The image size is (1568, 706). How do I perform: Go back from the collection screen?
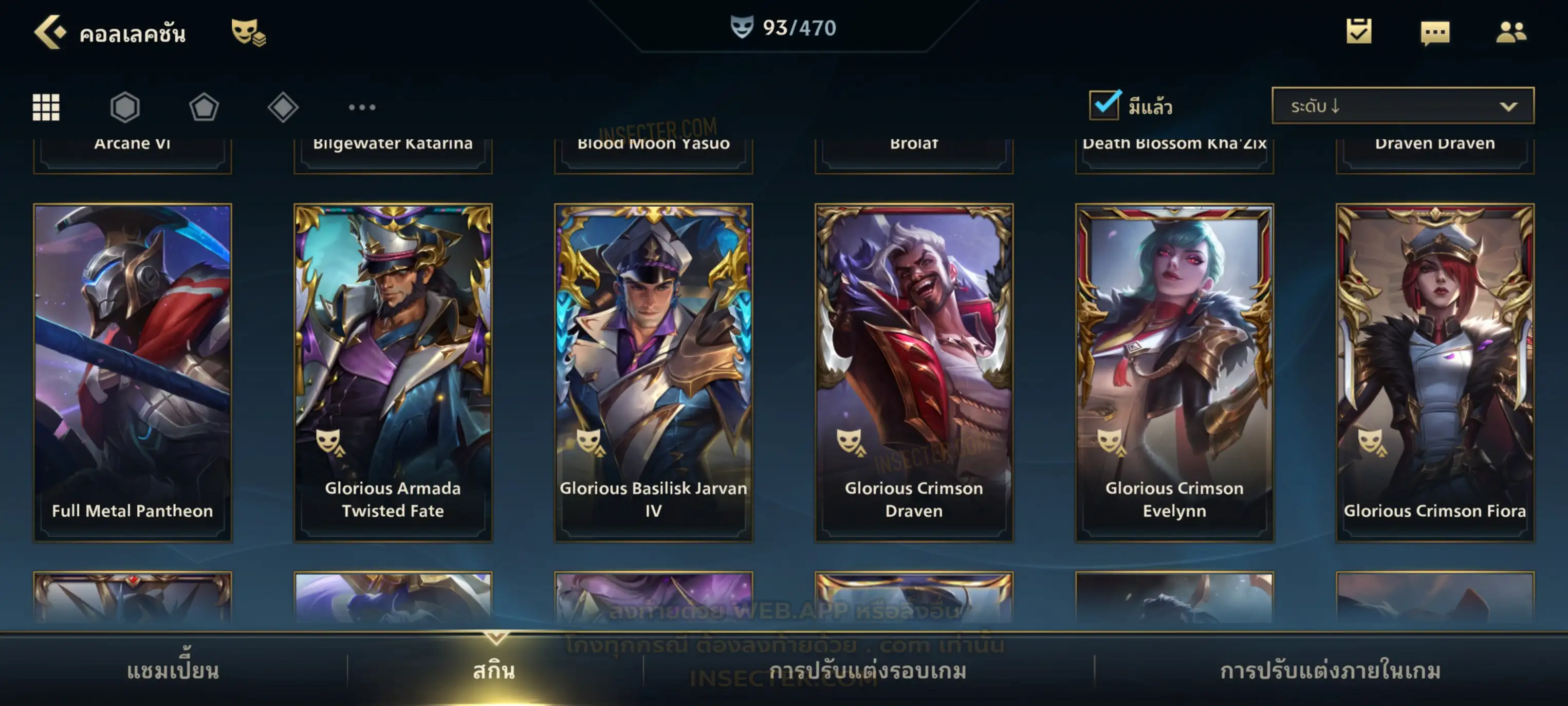pyautogui.click(x=49, y=32)
